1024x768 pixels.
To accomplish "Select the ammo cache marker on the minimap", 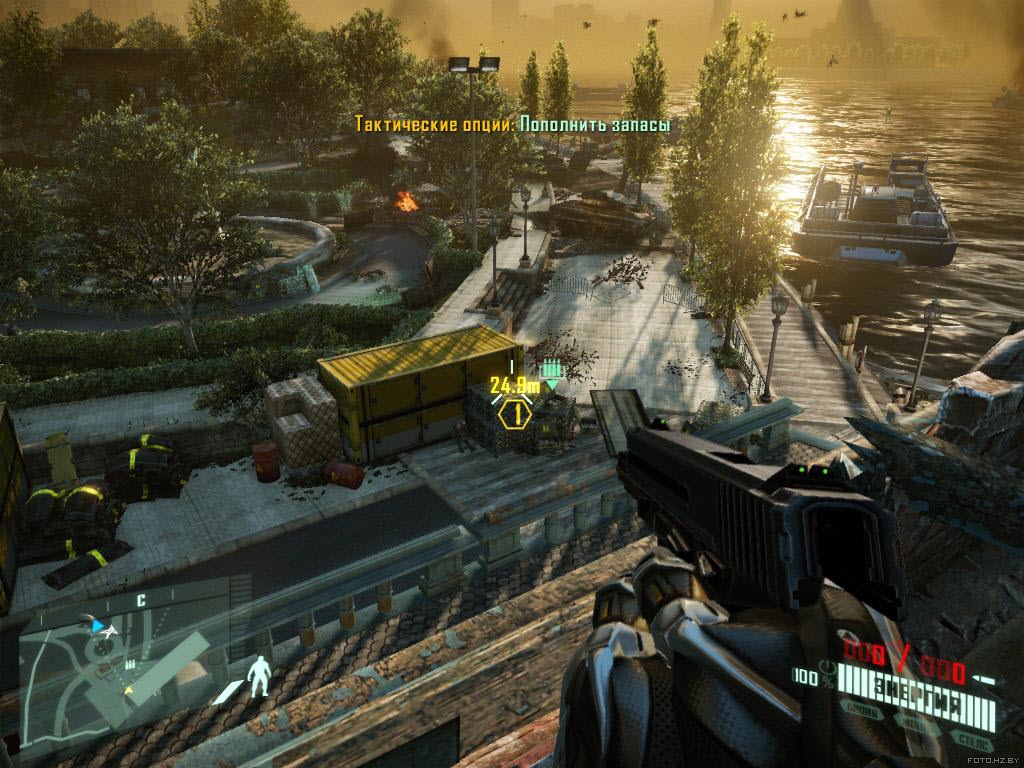I will coord(132,663).
